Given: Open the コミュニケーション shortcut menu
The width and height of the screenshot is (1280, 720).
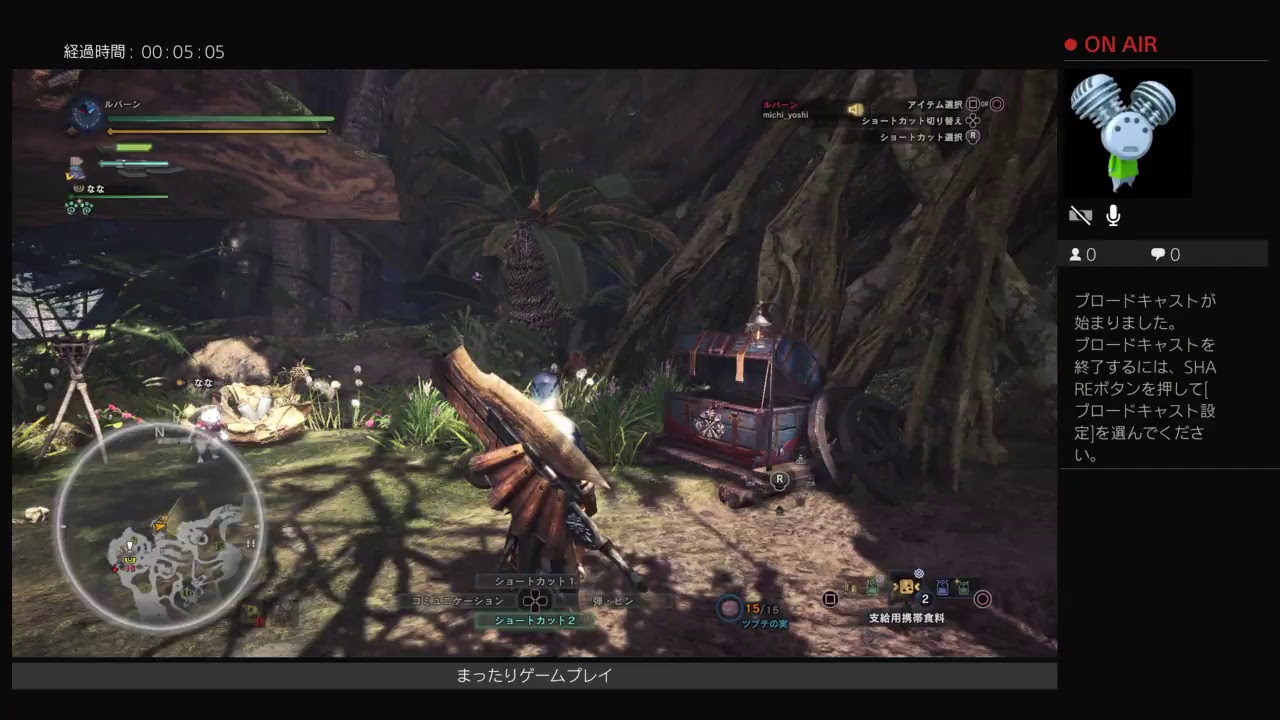Looking at the screenshot, I should pos(459,601).
